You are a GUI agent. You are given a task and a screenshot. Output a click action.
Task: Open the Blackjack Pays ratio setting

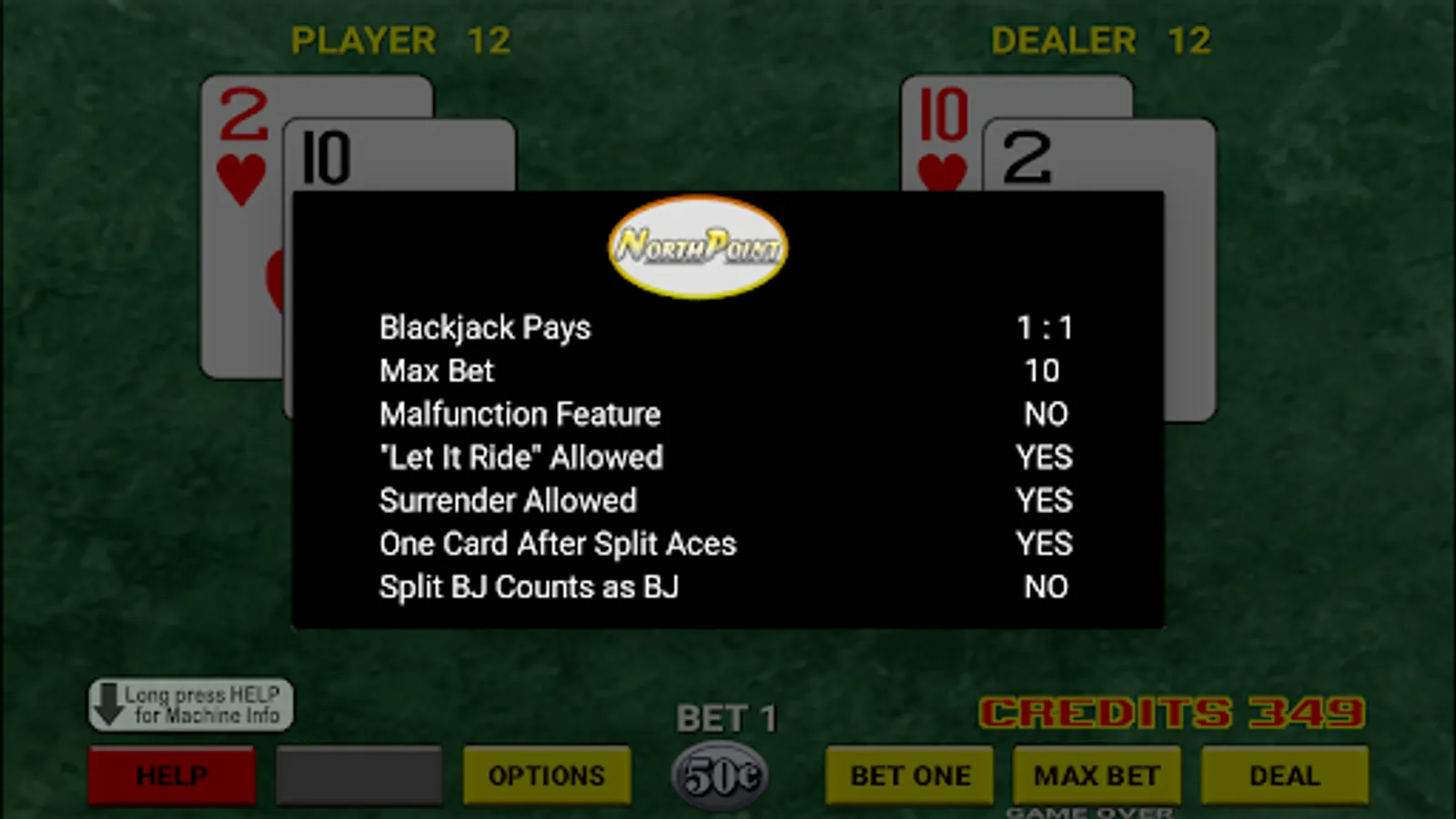coord(485,328)
